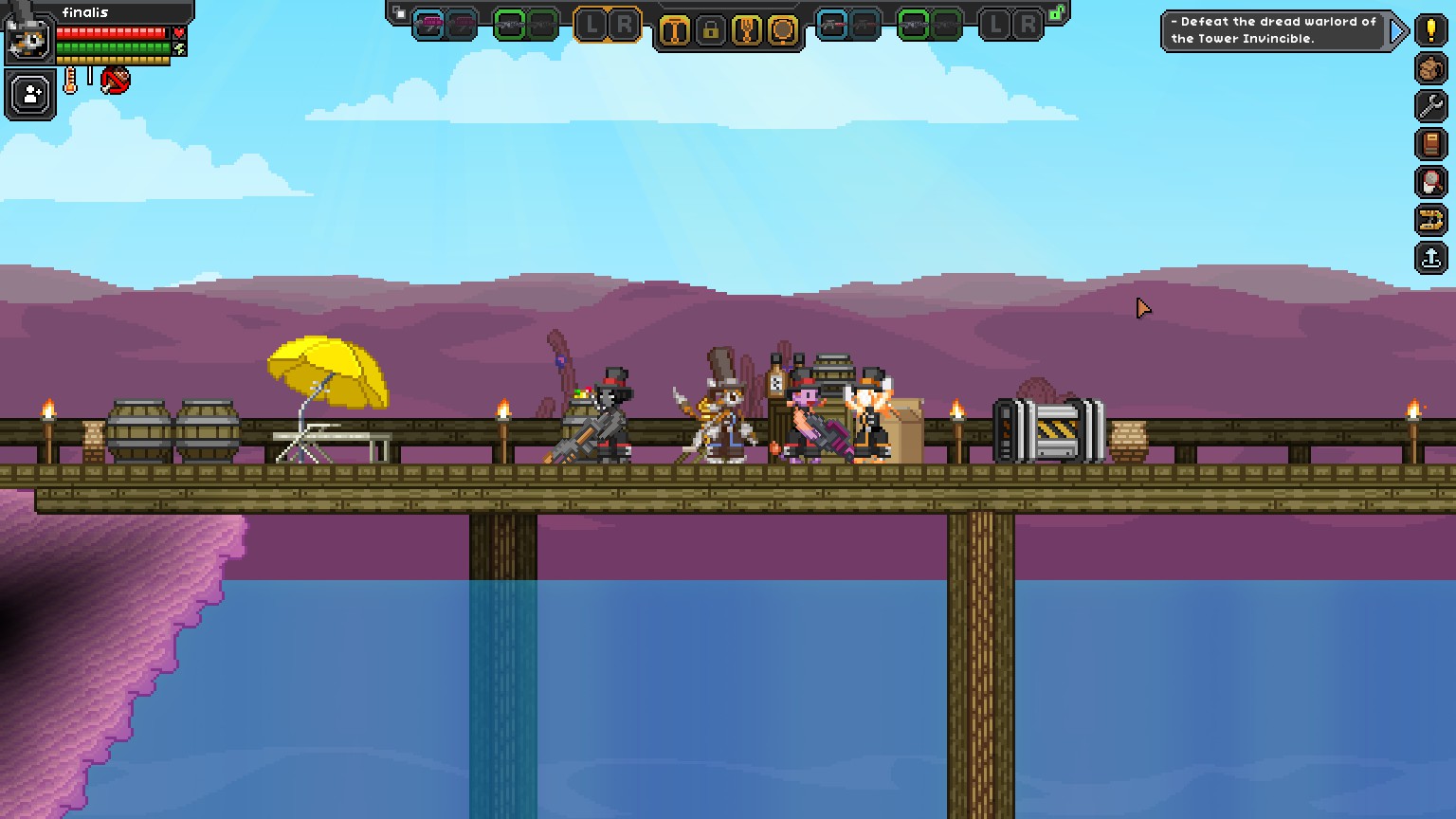Open the inventory backpack icon
This screenshot has width=1456, height=819.
(1431, 68)
